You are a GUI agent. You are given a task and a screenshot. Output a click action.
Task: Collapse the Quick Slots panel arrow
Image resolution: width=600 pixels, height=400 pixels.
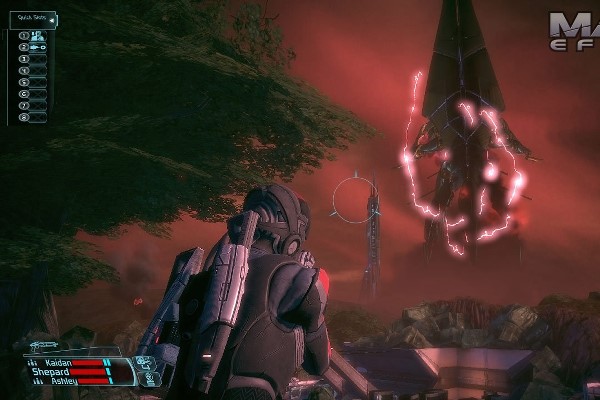point(51,18)
